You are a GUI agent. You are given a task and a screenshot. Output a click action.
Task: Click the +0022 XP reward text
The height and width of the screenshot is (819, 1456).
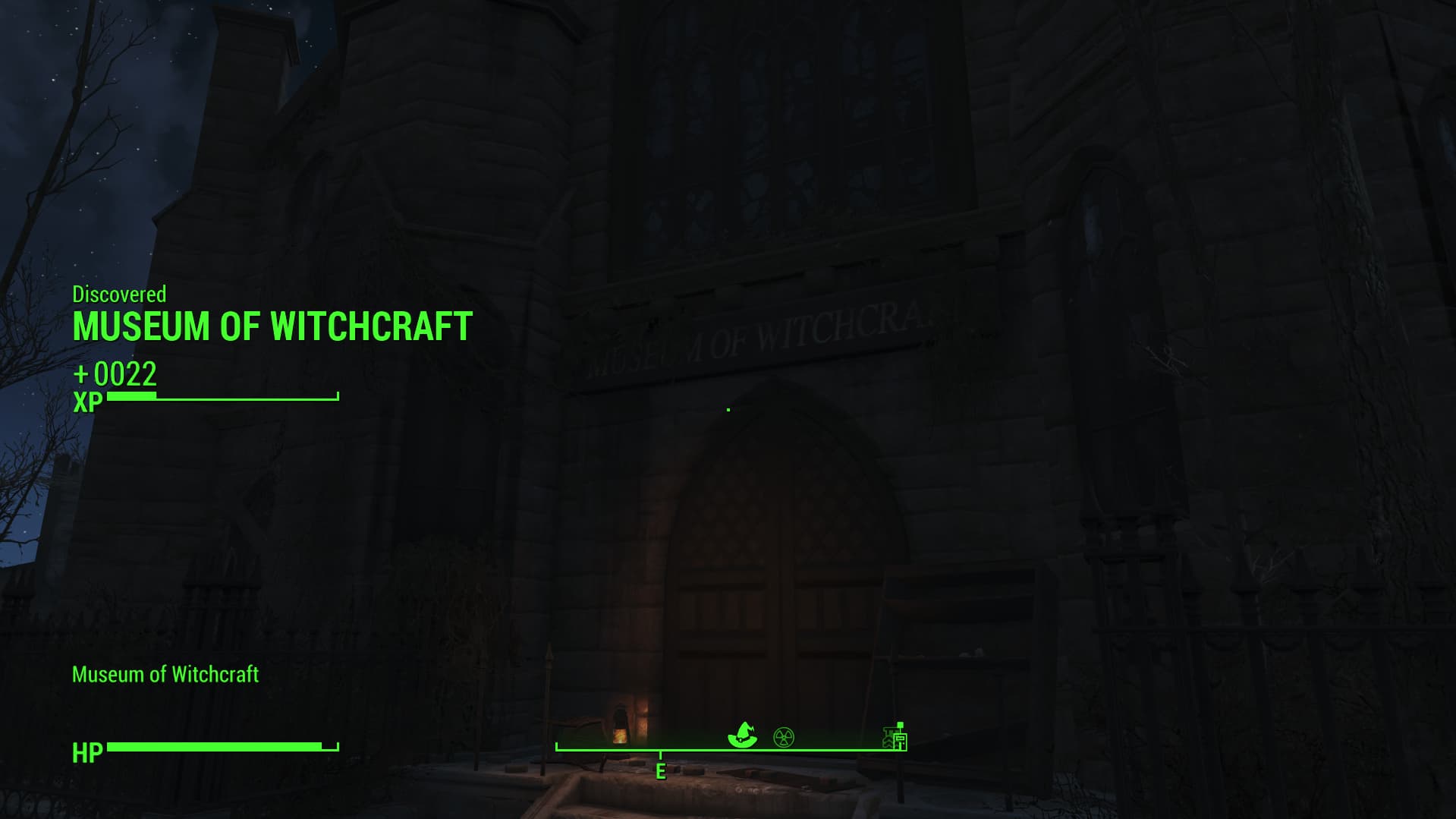[x=115, y=375]
